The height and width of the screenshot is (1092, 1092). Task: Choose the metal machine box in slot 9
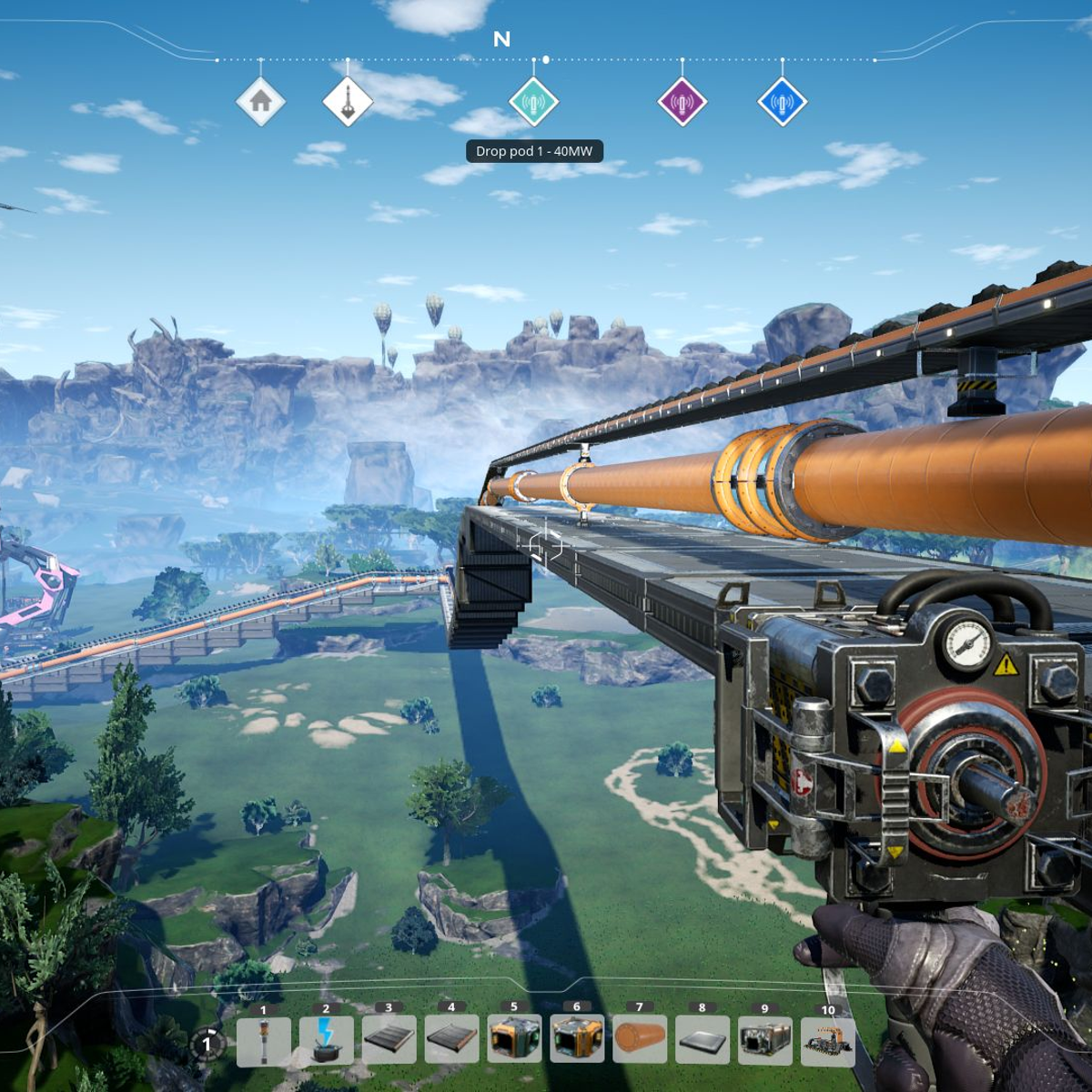(765, 1039)
